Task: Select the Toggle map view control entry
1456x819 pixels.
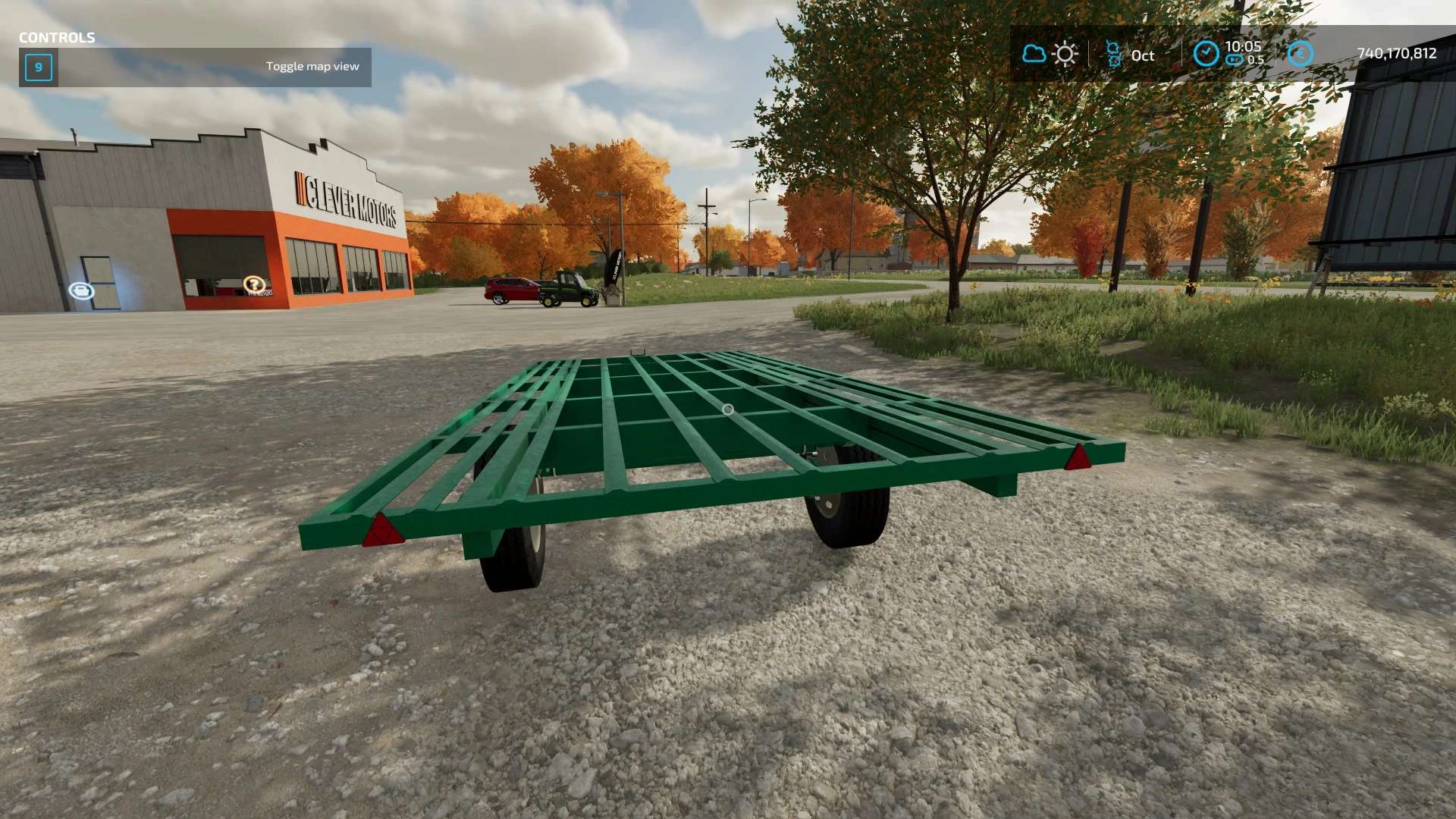Action: [x=195, y=67]
